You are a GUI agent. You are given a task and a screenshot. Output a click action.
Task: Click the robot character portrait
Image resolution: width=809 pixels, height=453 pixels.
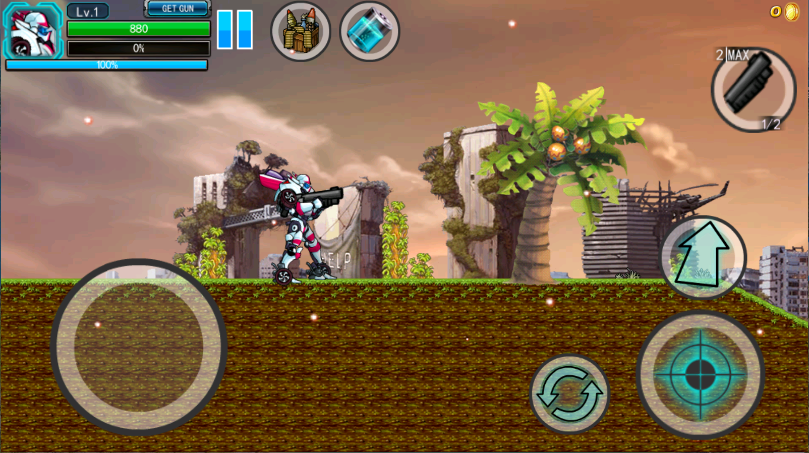click(x=34, y=31)
